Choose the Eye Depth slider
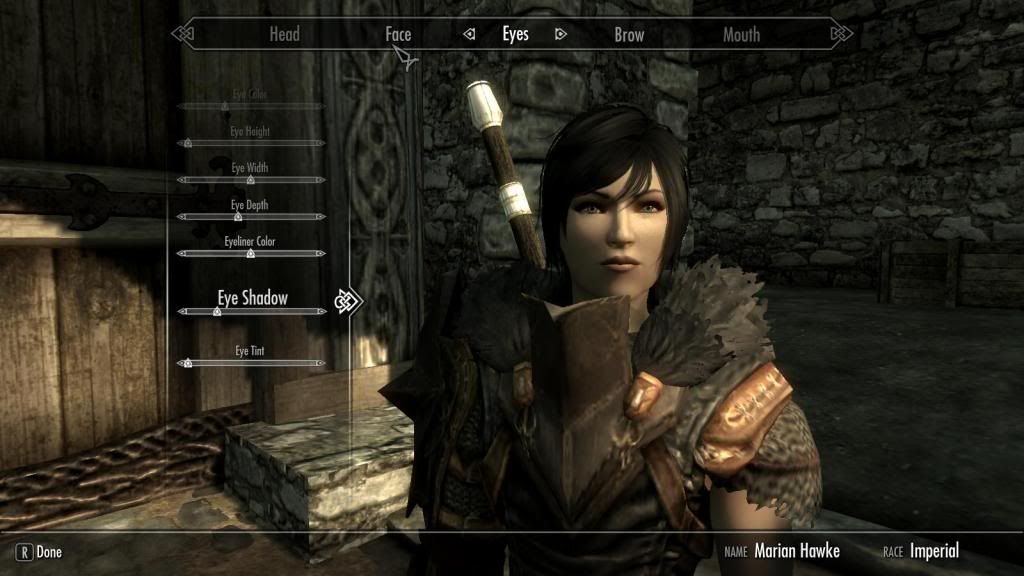The height and width of the screenshot is (576, 1024). point(251,216)
